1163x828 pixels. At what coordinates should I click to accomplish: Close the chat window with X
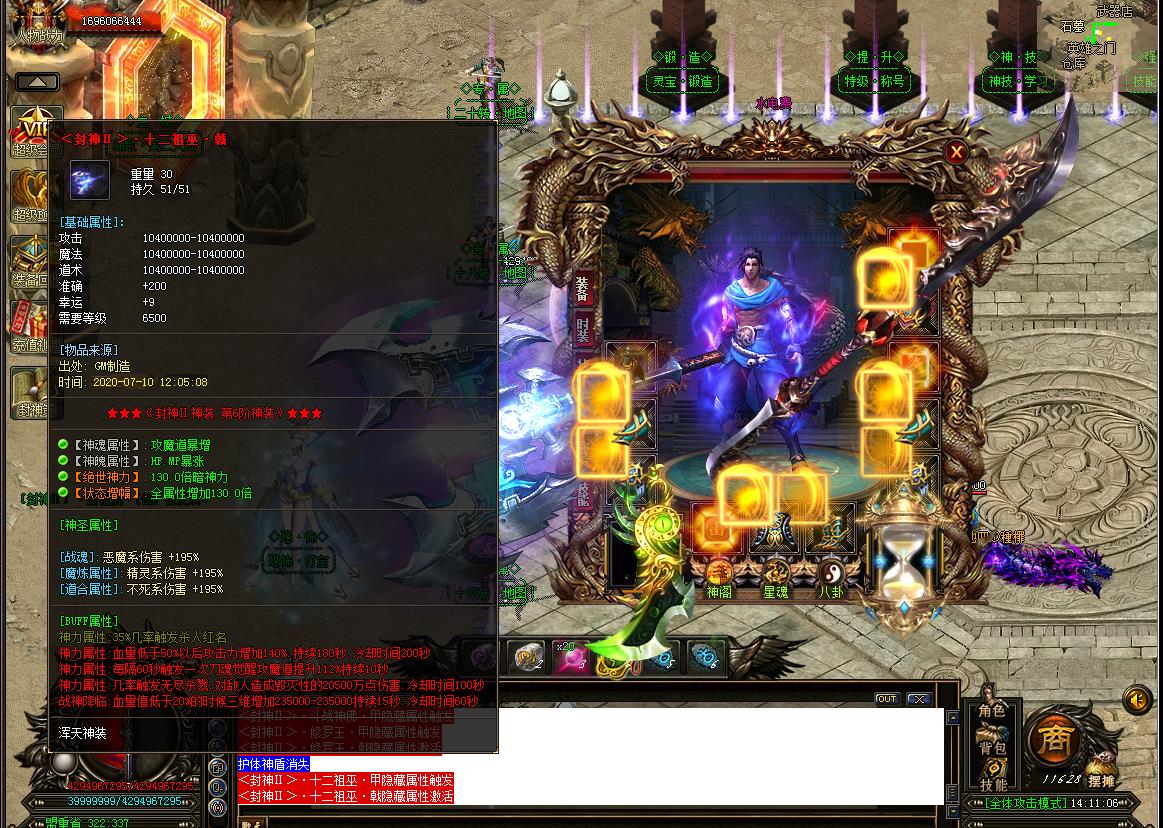point(918,699)
